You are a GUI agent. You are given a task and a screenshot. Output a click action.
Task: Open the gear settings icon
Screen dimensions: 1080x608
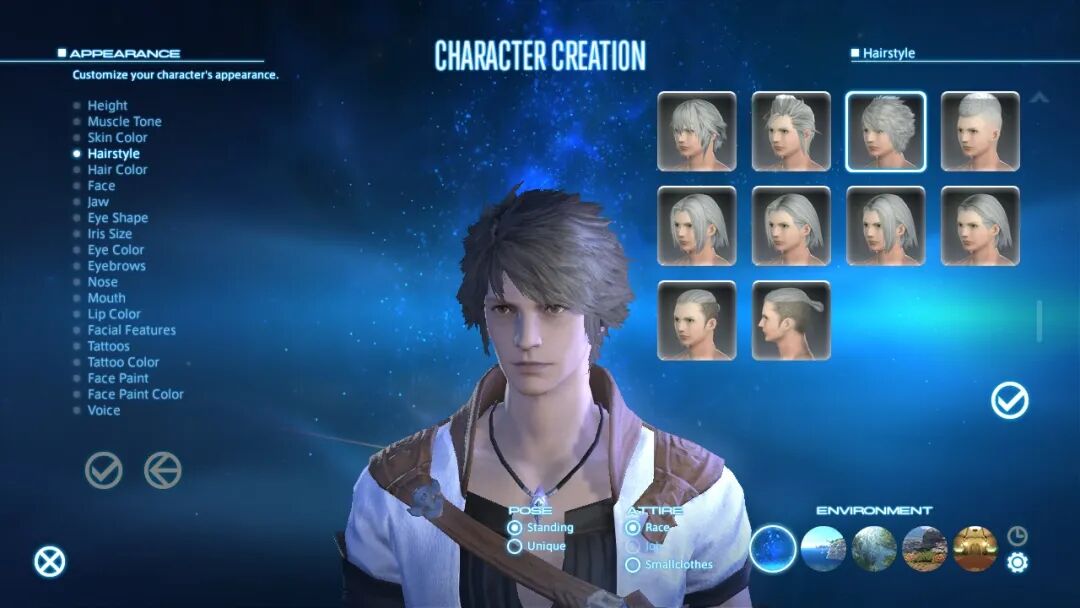coord(1017,563)
